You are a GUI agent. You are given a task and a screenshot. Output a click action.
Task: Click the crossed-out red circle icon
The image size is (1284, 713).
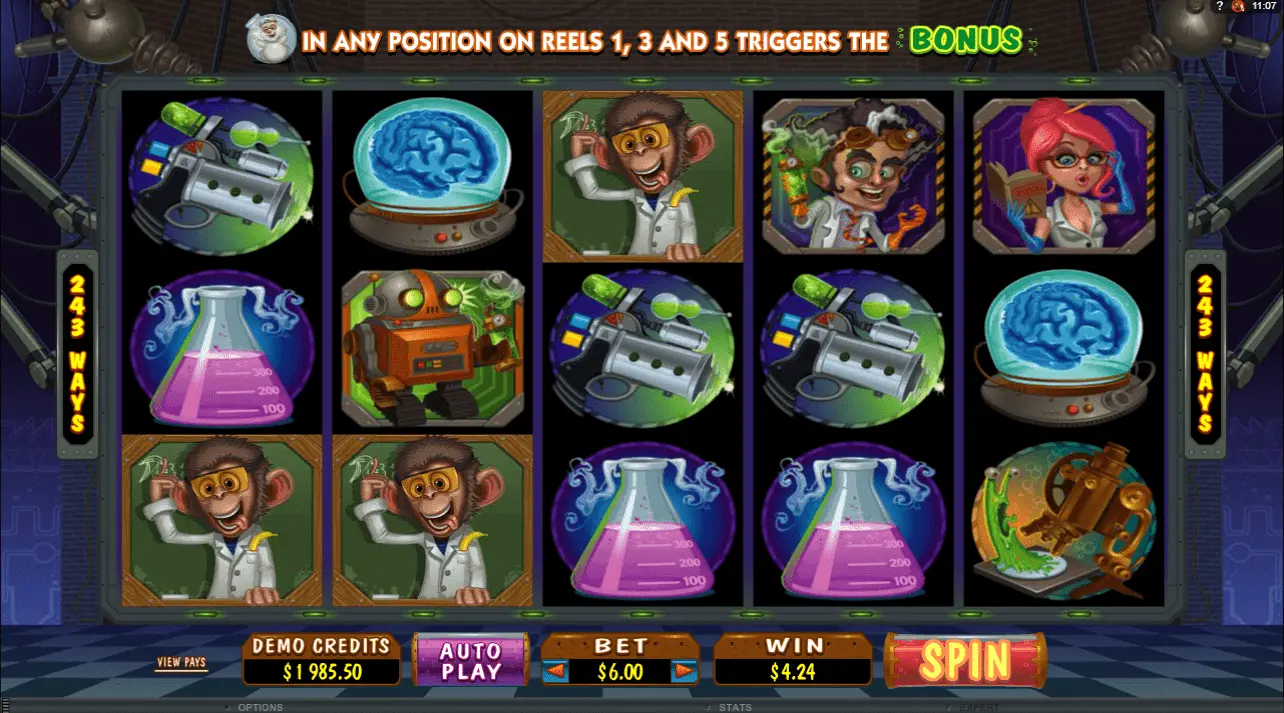(1238, 6)
